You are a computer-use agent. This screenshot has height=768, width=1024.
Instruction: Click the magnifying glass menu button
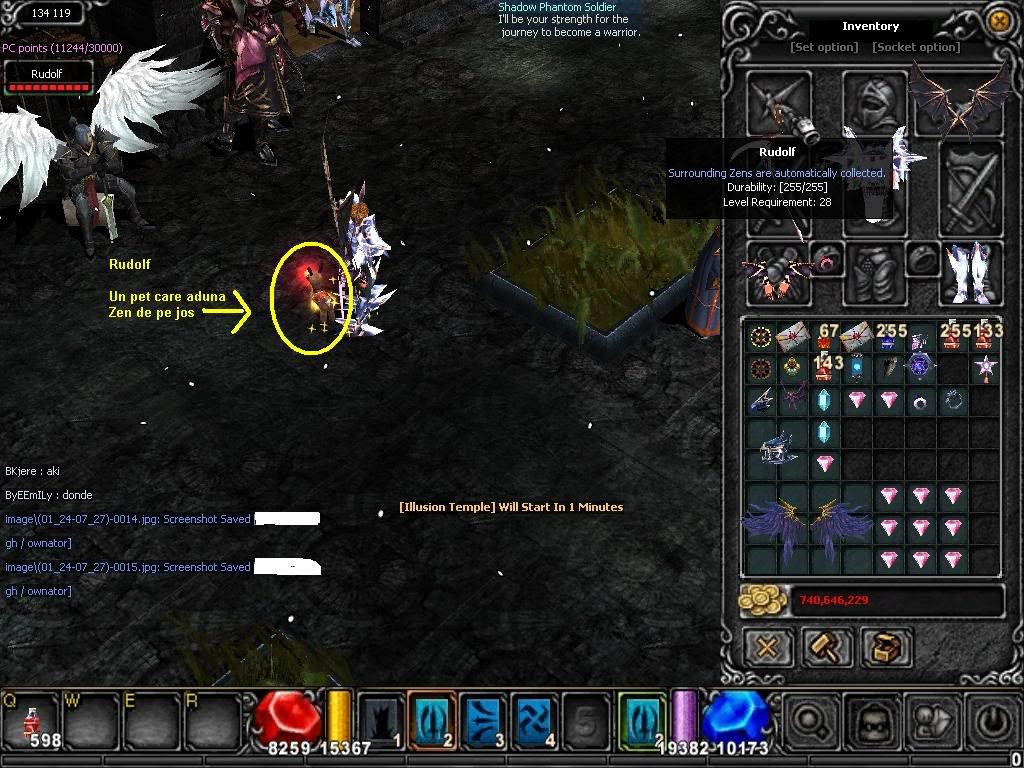(808, 720)
